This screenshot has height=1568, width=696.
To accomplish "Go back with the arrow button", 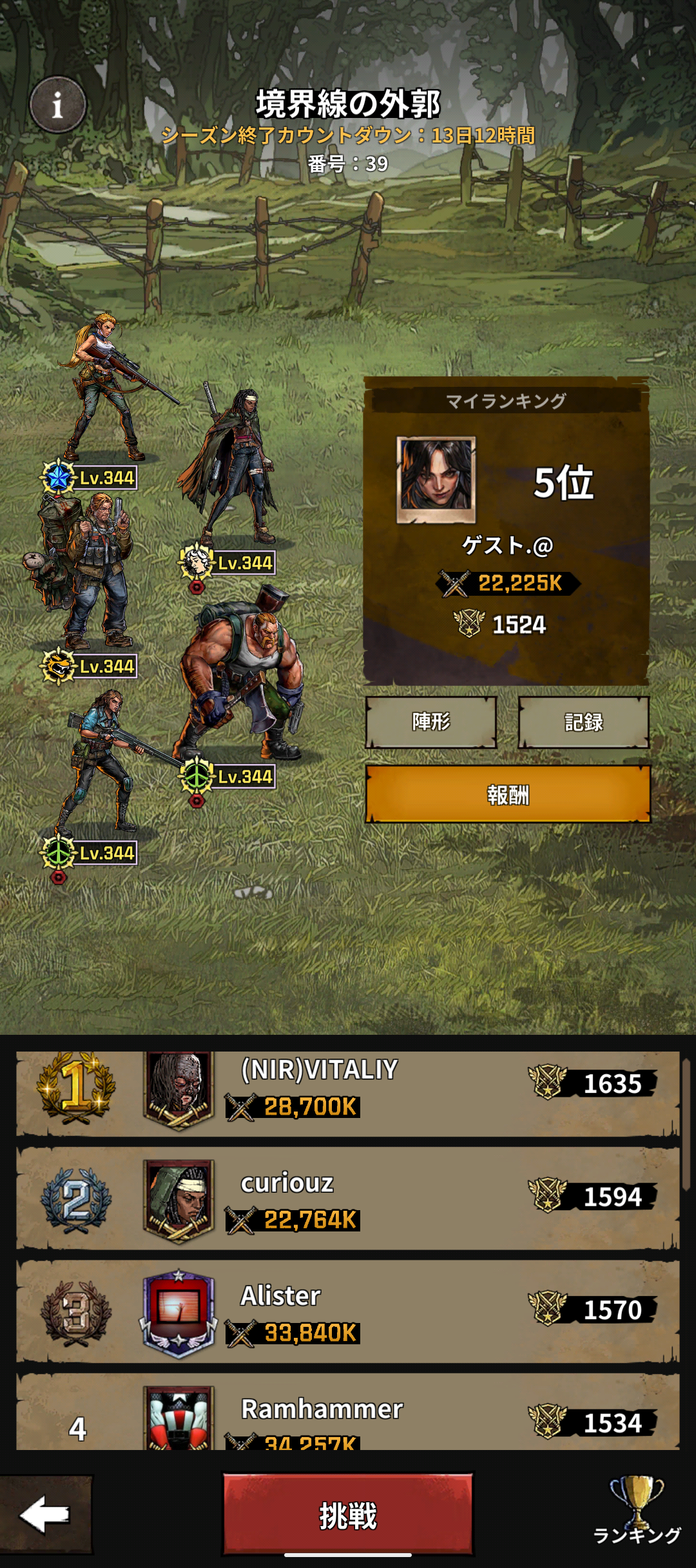I will [x=45, y=1514].
